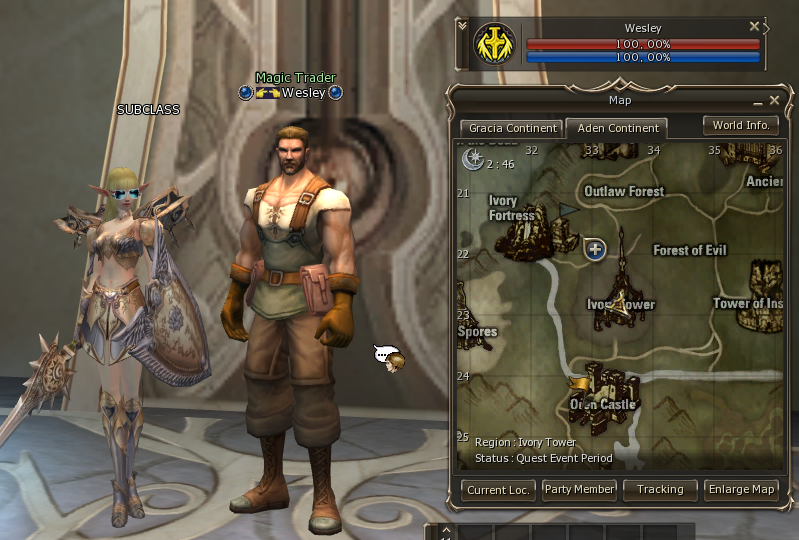Minimize the Map window

click(757, 101)
